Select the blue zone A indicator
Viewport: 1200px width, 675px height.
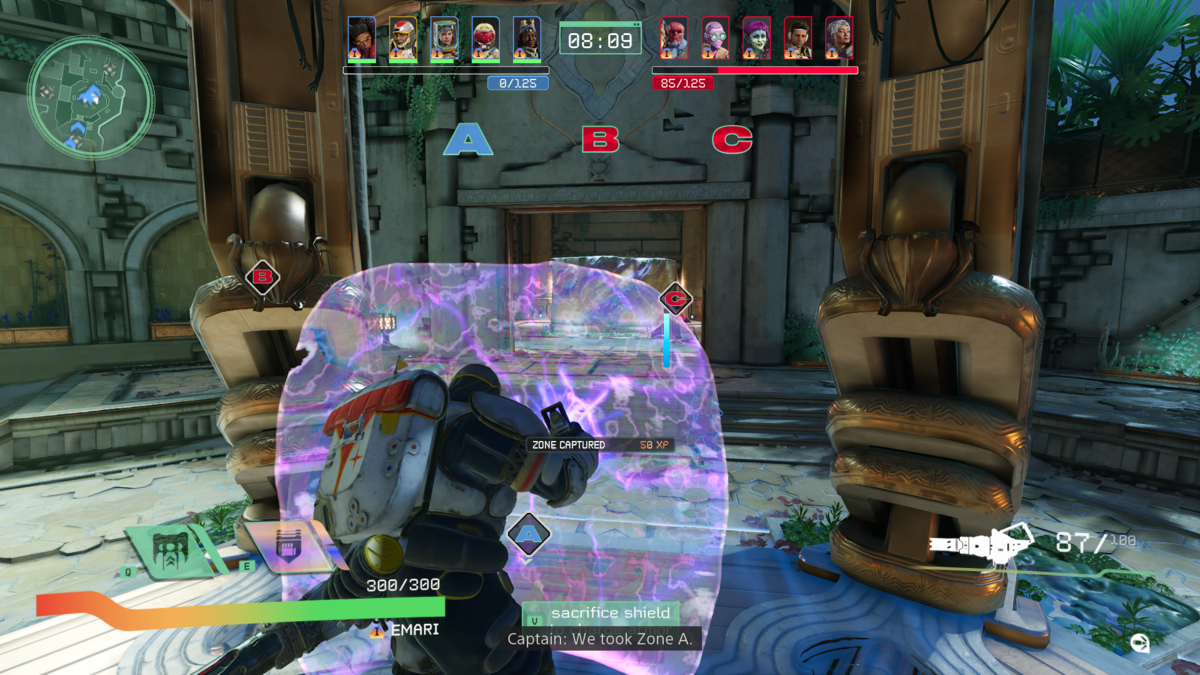467,139
